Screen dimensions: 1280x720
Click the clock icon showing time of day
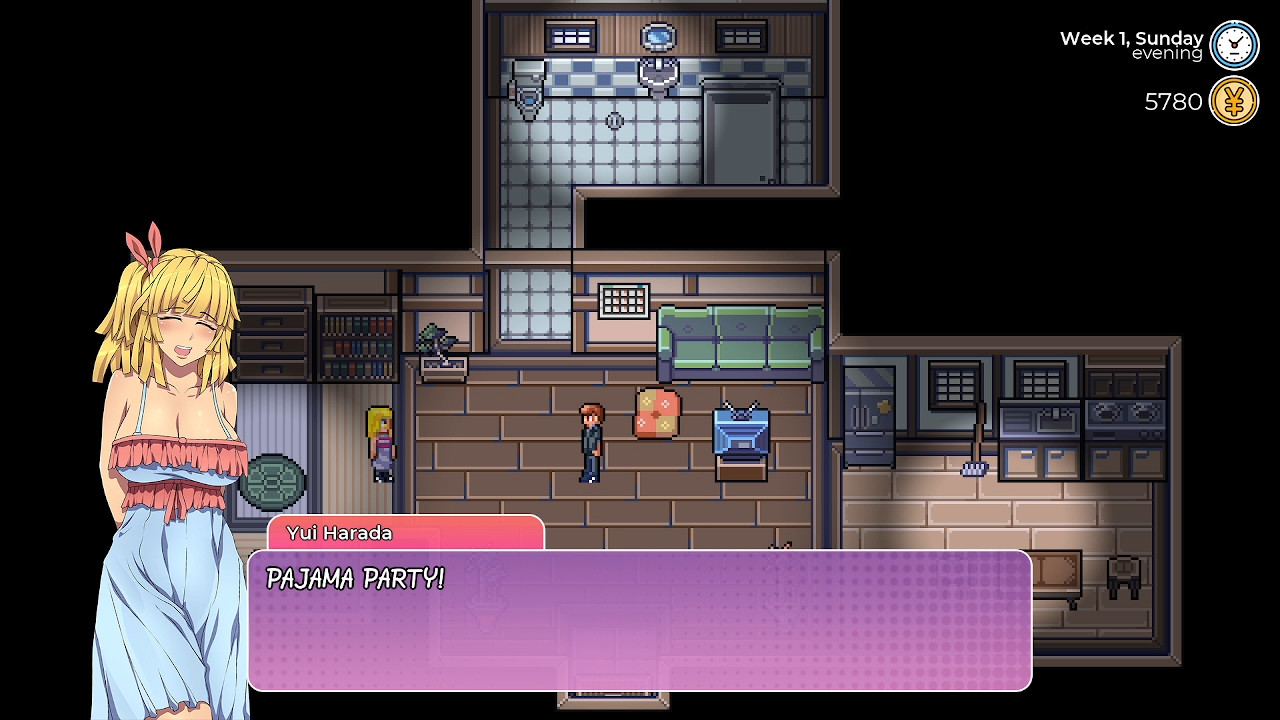[x=1233, y=44]
